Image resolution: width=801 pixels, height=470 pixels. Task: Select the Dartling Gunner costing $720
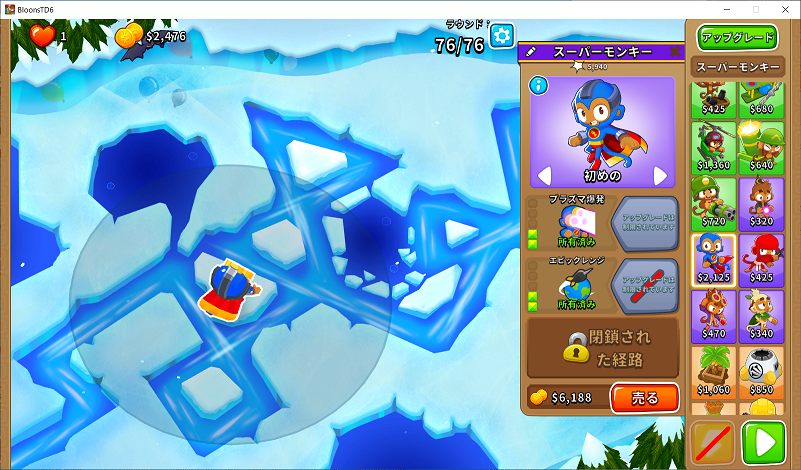(712, 204)
